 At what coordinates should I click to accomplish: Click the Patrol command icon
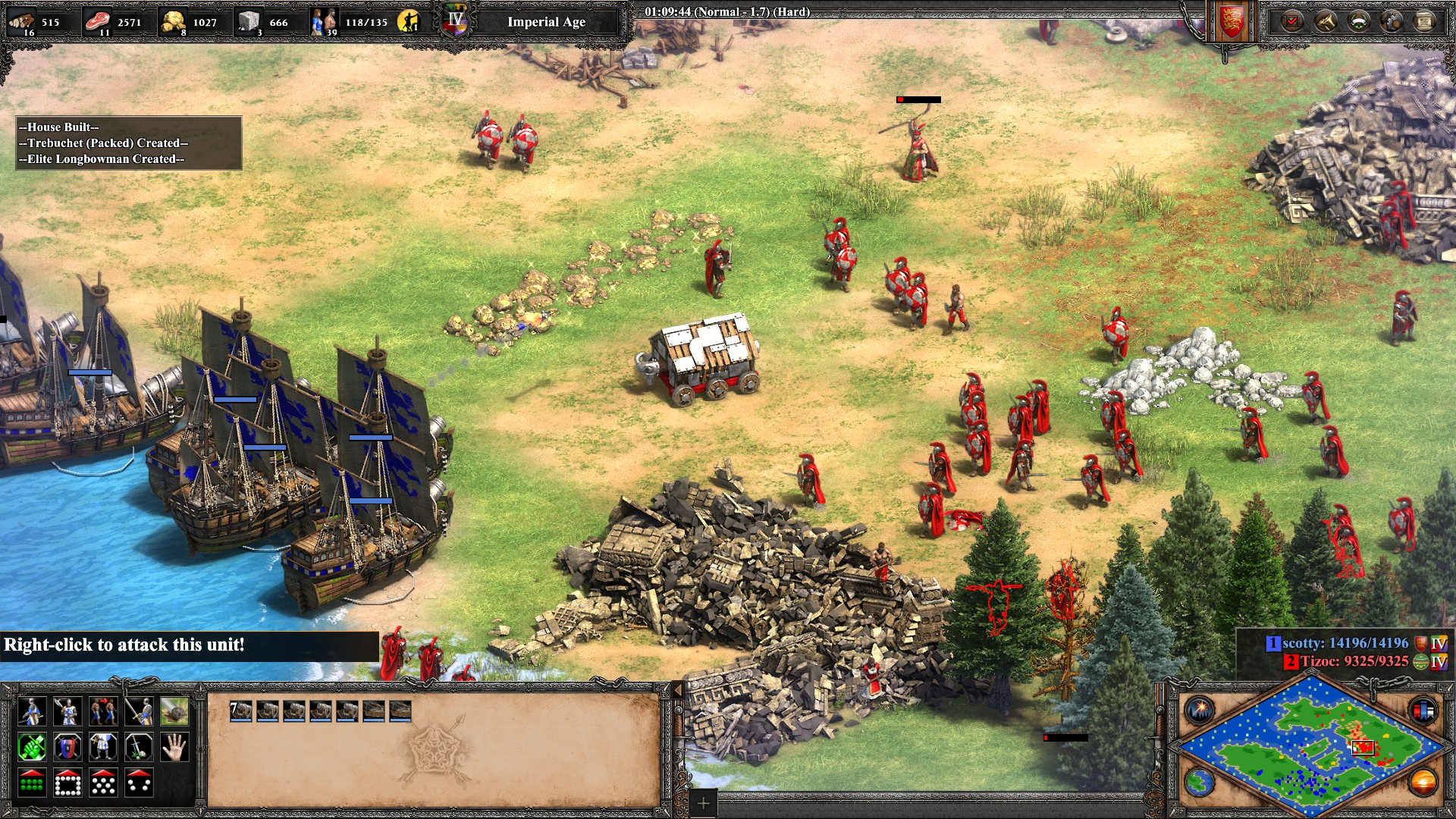coord(32,711)
